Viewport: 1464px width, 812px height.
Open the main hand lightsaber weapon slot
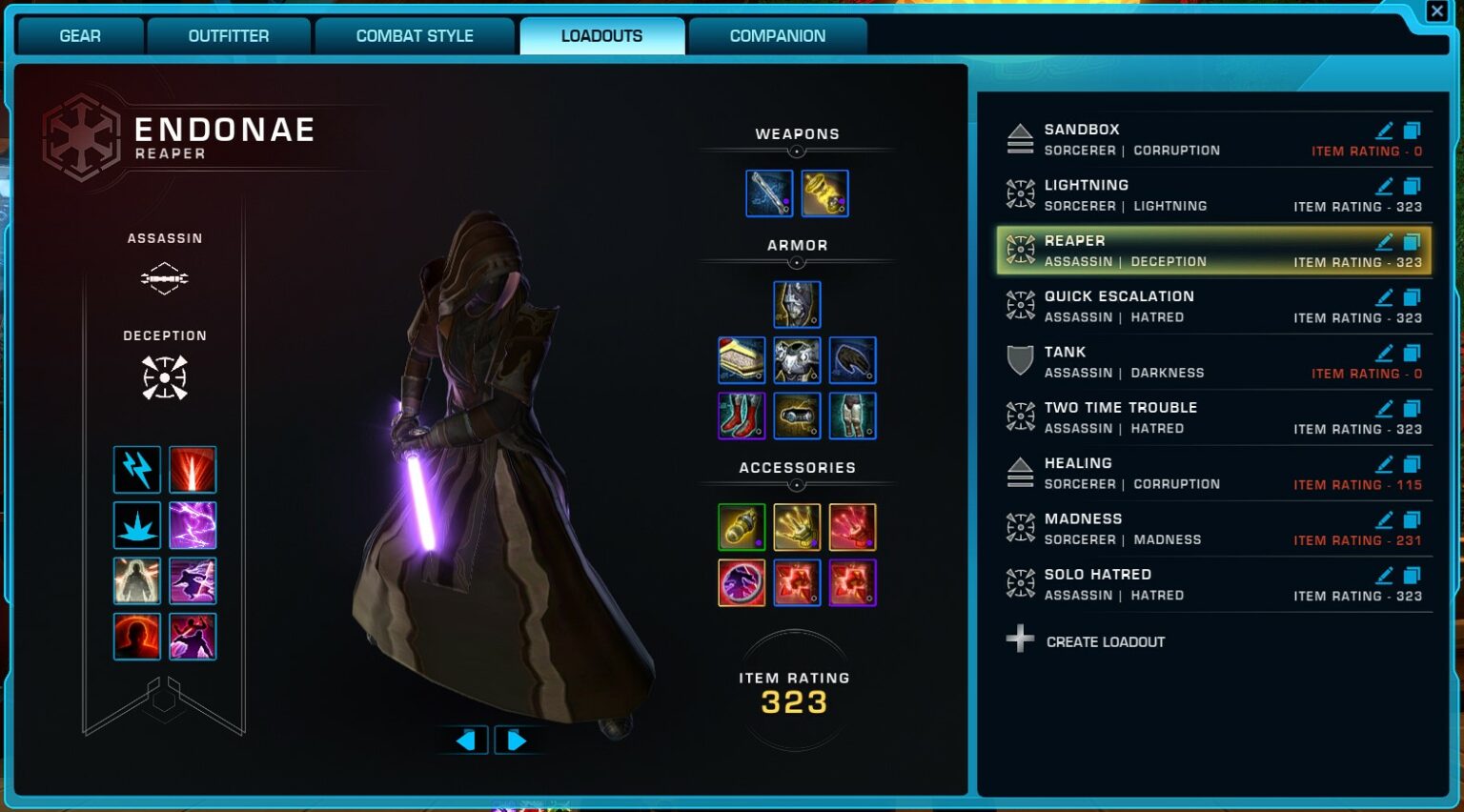click(x=769, y=192)
